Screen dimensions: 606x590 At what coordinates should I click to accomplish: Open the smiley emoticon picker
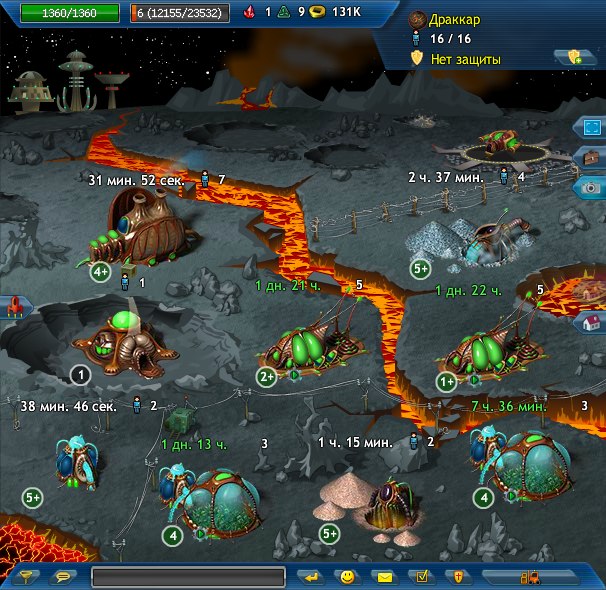coord(347,577)
